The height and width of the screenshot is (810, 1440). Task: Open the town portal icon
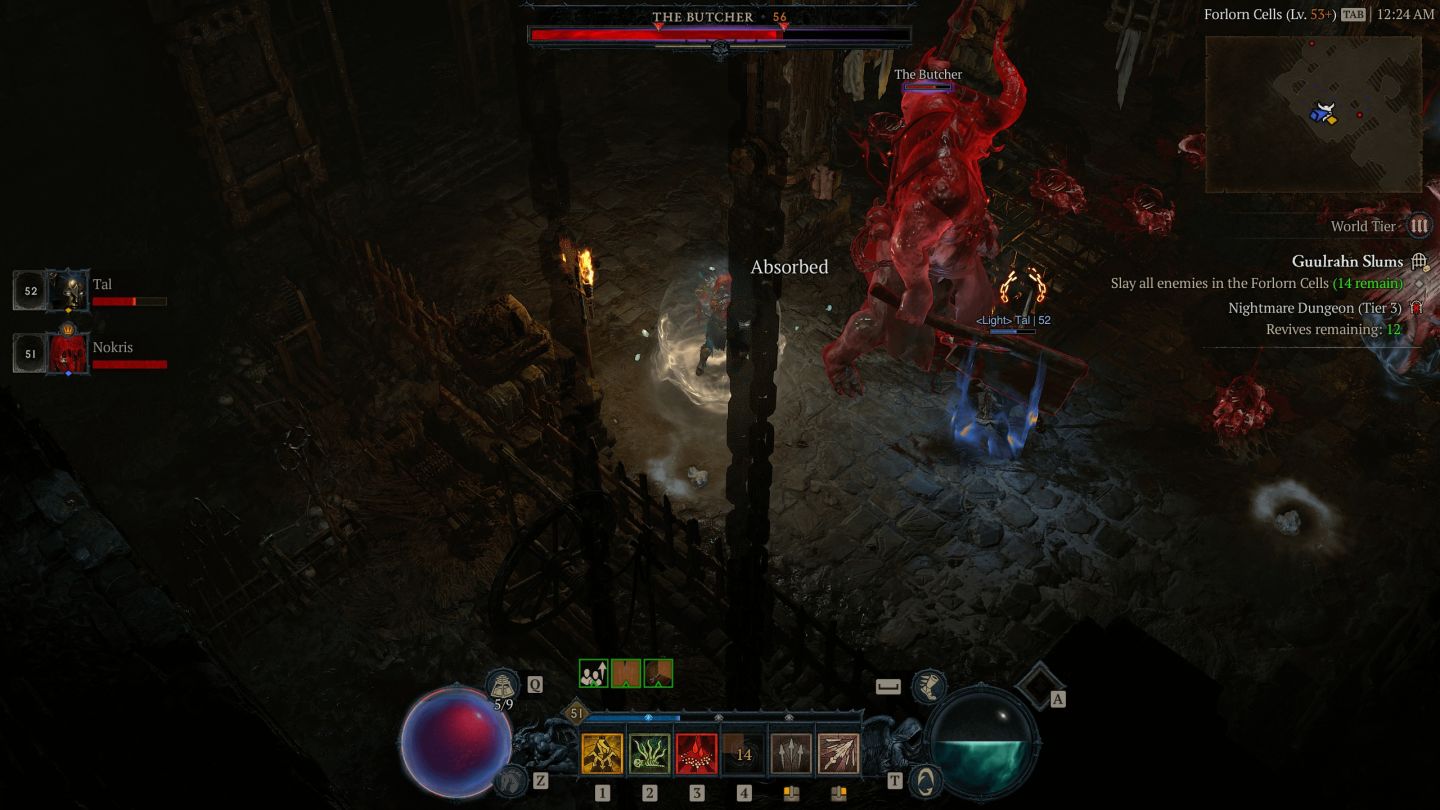point(928,780)
